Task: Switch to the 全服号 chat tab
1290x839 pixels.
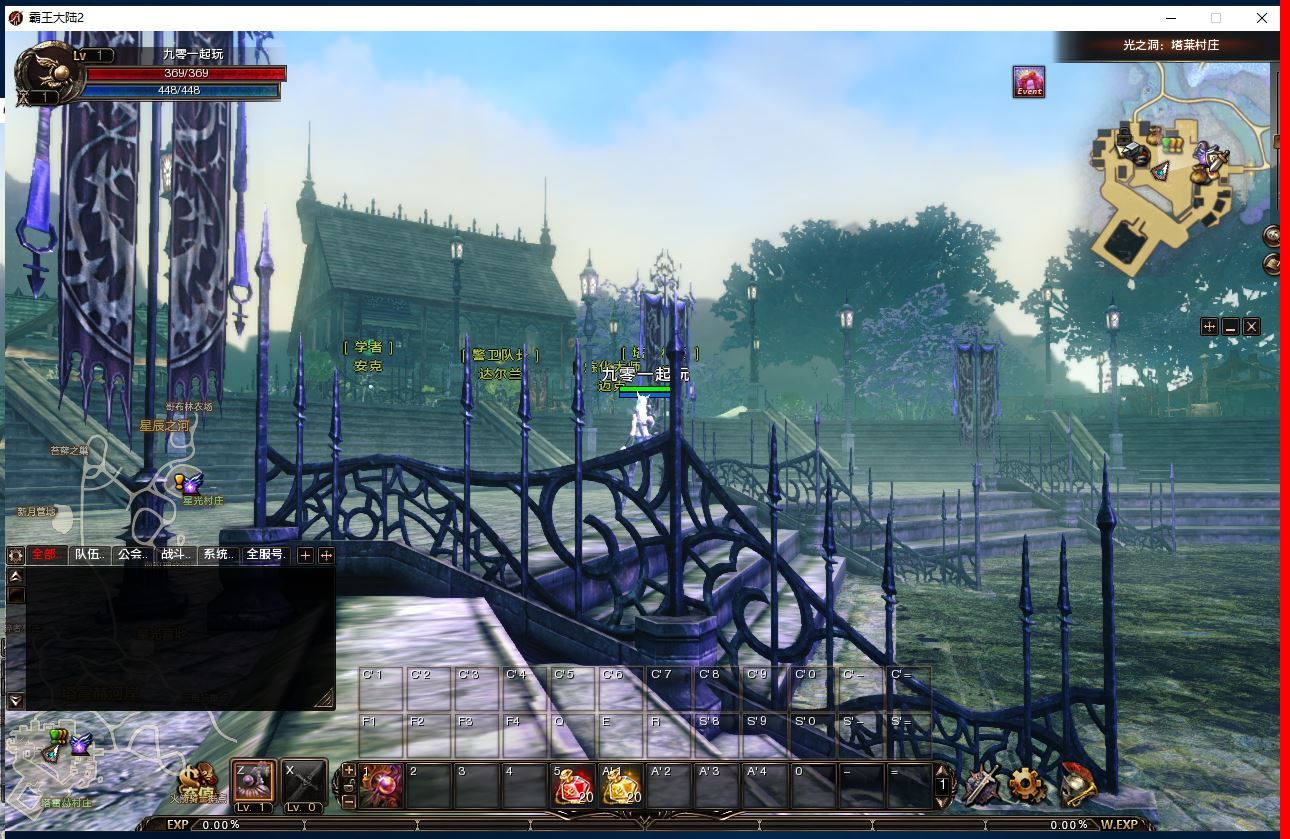Action: [266, 554]
